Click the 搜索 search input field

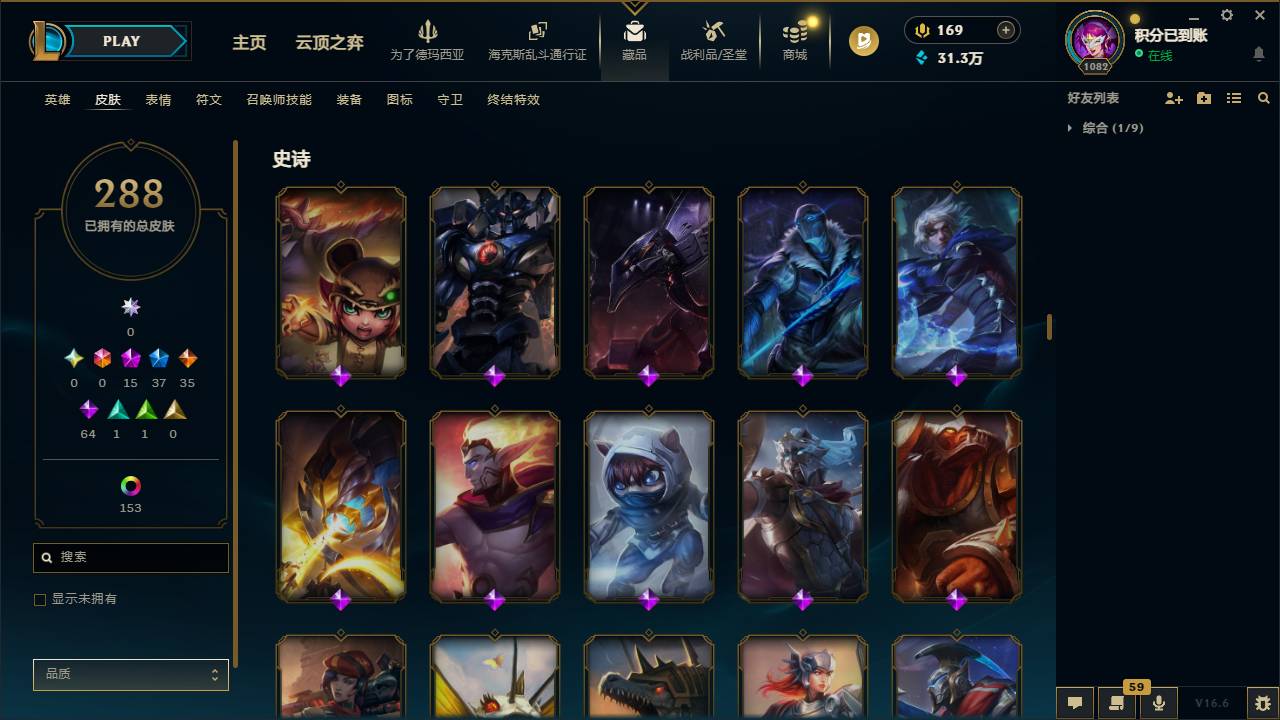point(130,557)
